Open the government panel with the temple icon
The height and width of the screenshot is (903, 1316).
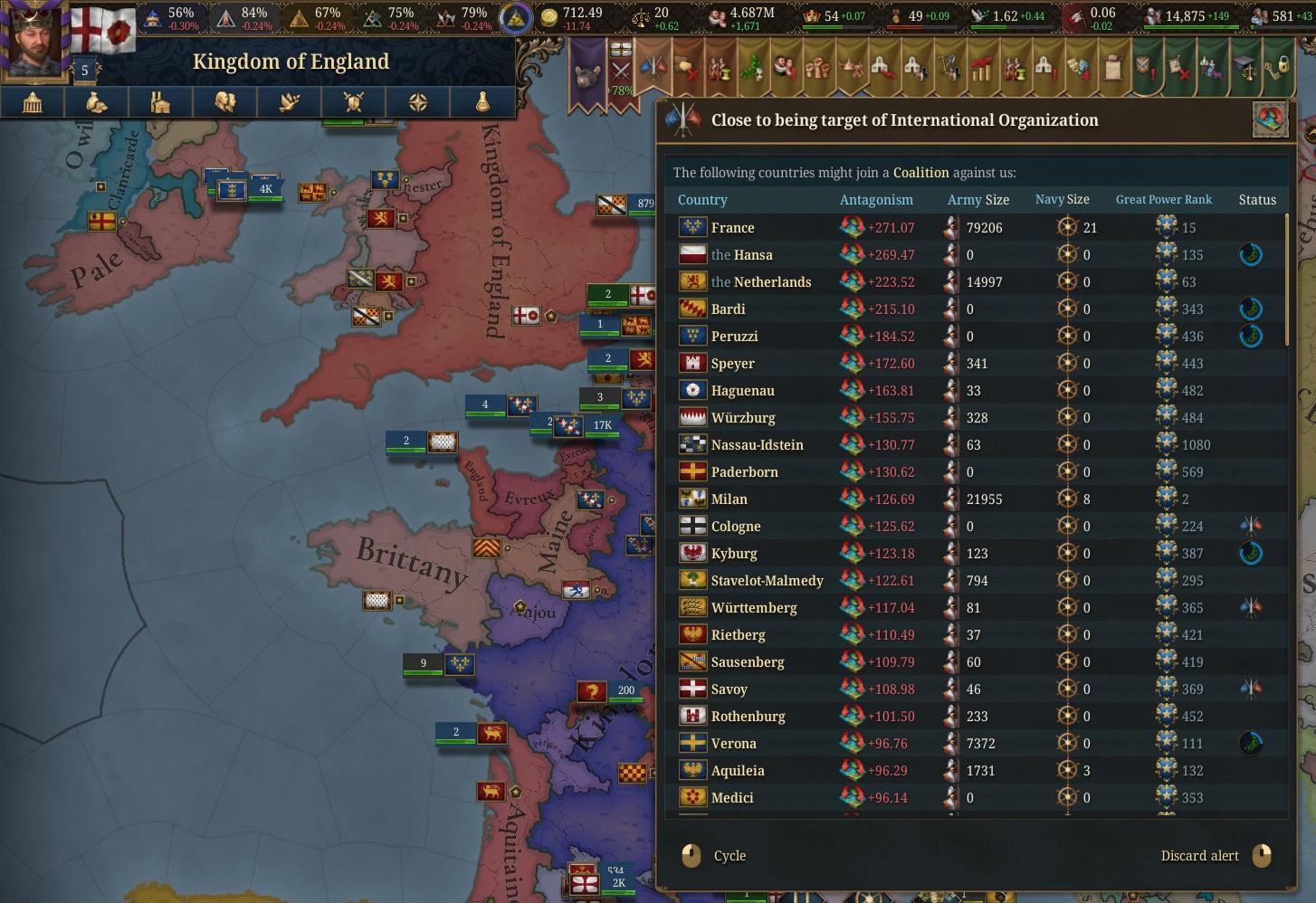pyautogui.click(x=33, y=102)
